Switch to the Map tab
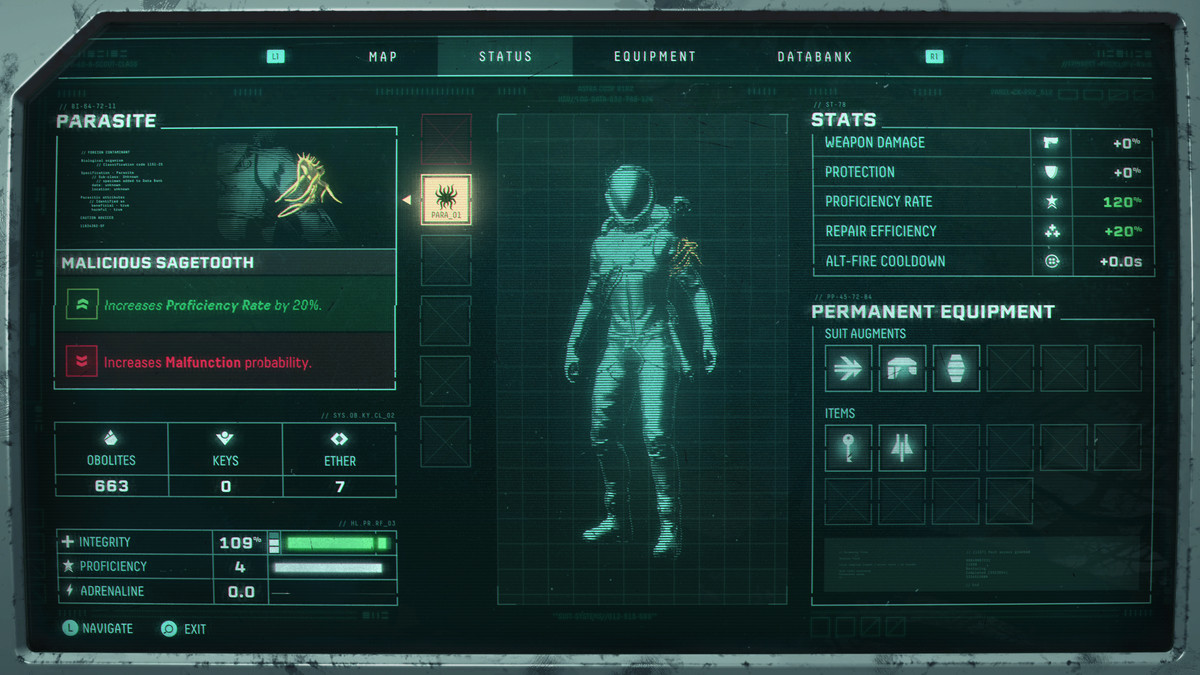Viewport: 1200px width, 675px height. click(384, 57)
